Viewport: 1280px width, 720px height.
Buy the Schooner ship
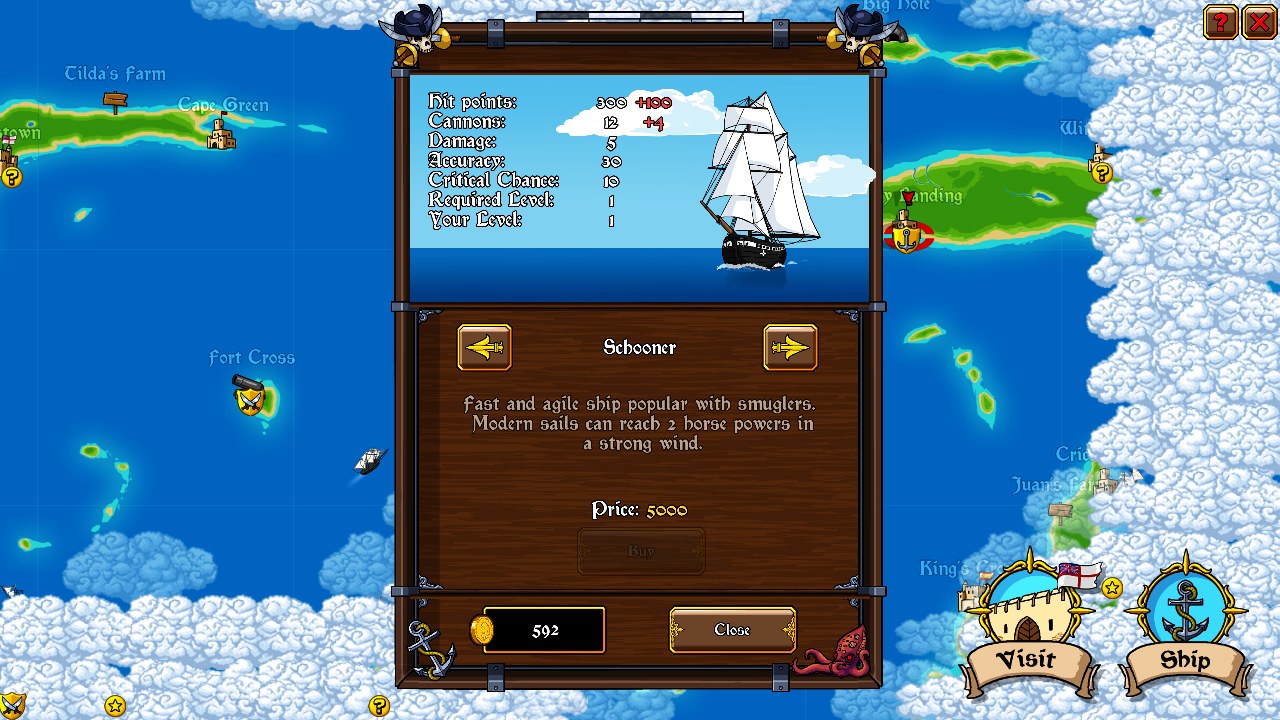point(641,551)
